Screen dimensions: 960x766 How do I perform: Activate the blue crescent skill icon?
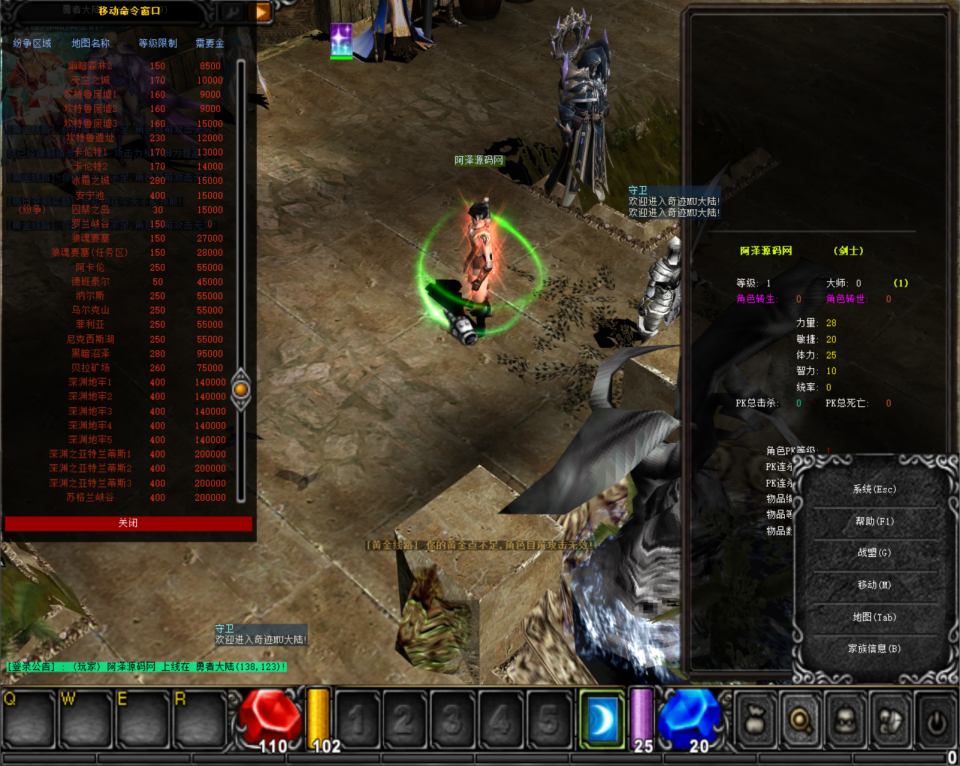pyautogui.click(x=601, y=719)
